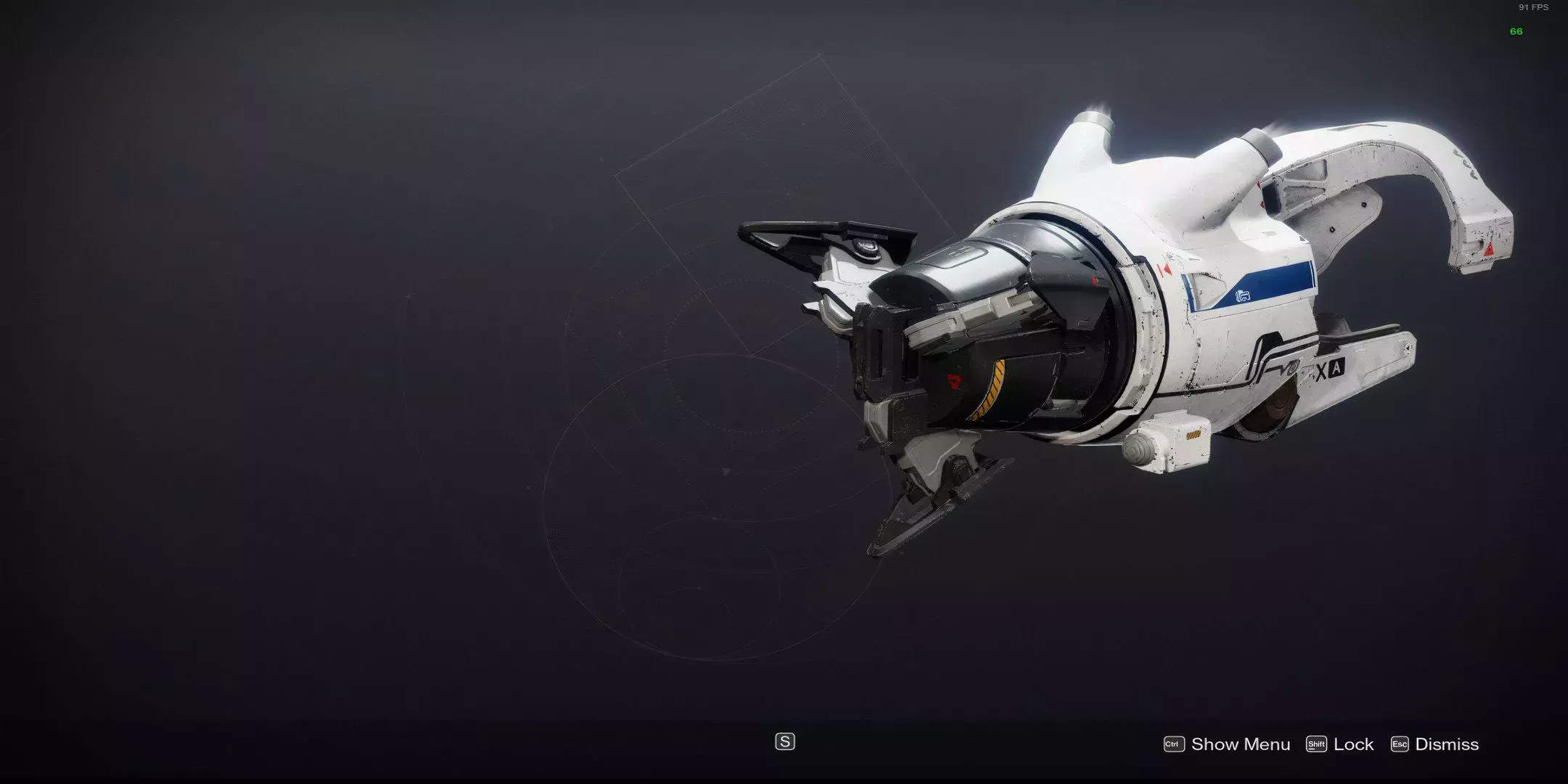The width and height of the screenshot is (1568, 784).
Task: Dismiss the item inspection screen
Action: [1434, 744]
